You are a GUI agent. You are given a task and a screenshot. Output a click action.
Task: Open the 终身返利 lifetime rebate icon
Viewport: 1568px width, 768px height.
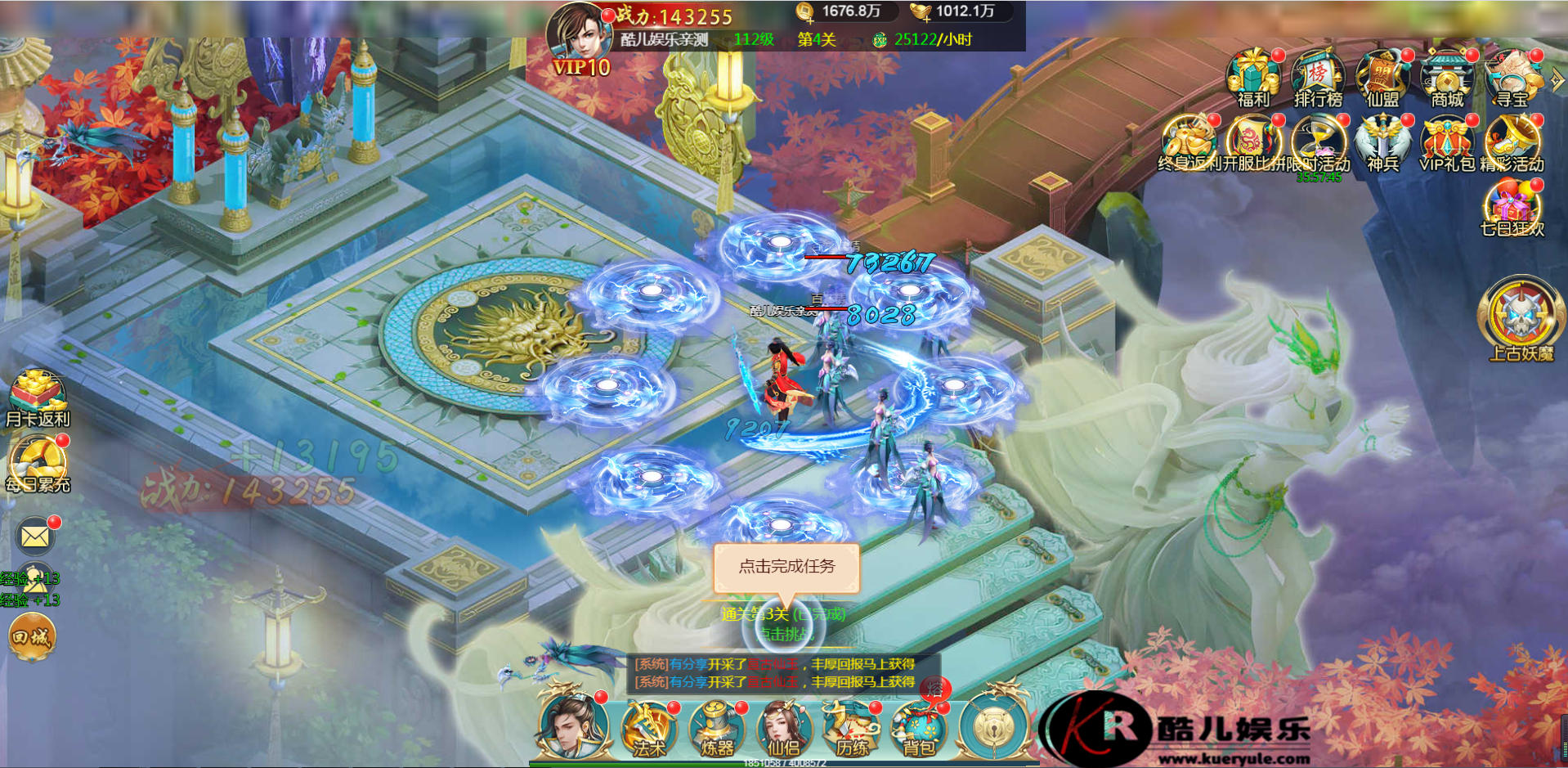click(1188, 141)
